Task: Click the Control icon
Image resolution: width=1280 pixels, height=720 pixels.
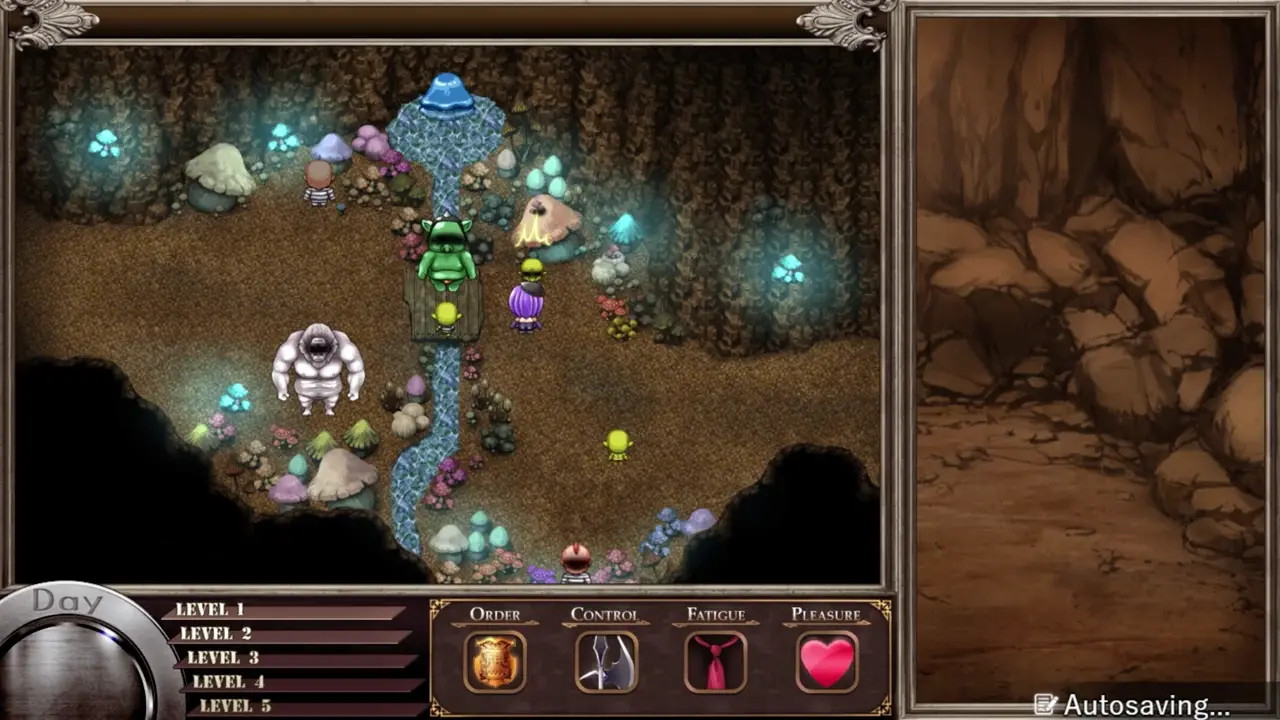Action: coord(606,662)
